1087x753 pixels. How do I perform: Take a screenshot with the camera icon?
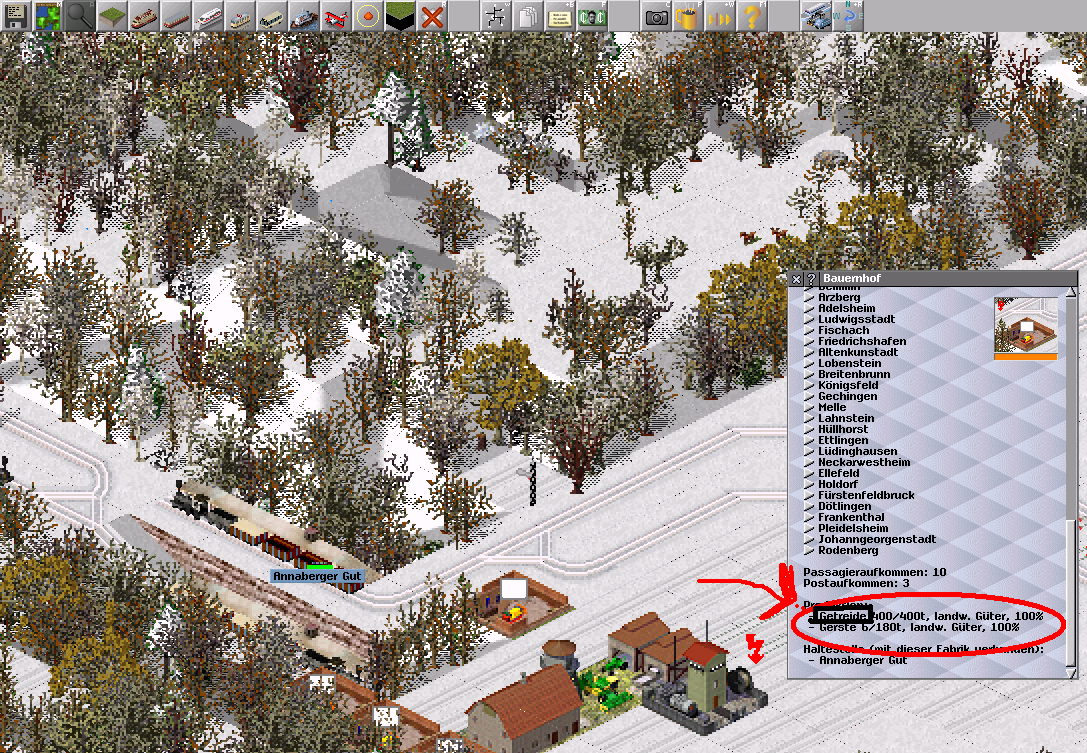click(x=656, y=16)
